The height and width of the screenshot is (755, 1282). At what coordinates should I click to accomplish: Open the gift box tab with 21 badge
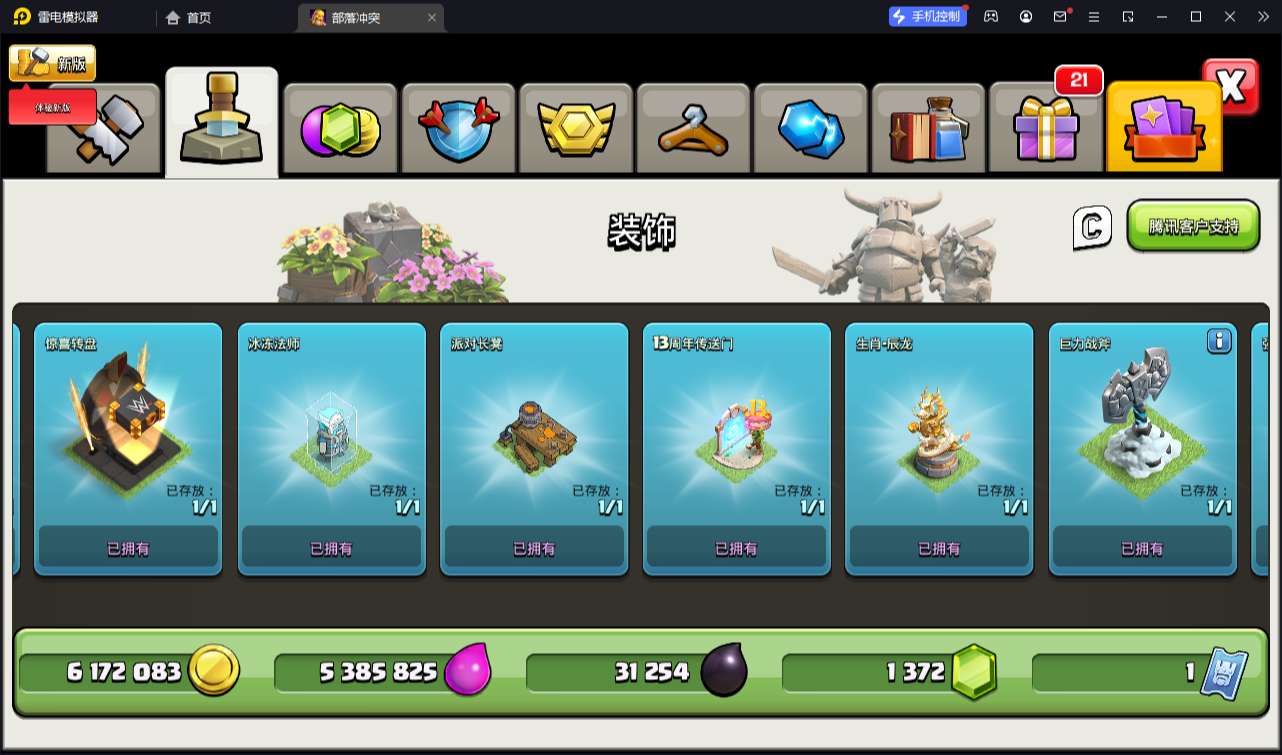click(1045, 130)
